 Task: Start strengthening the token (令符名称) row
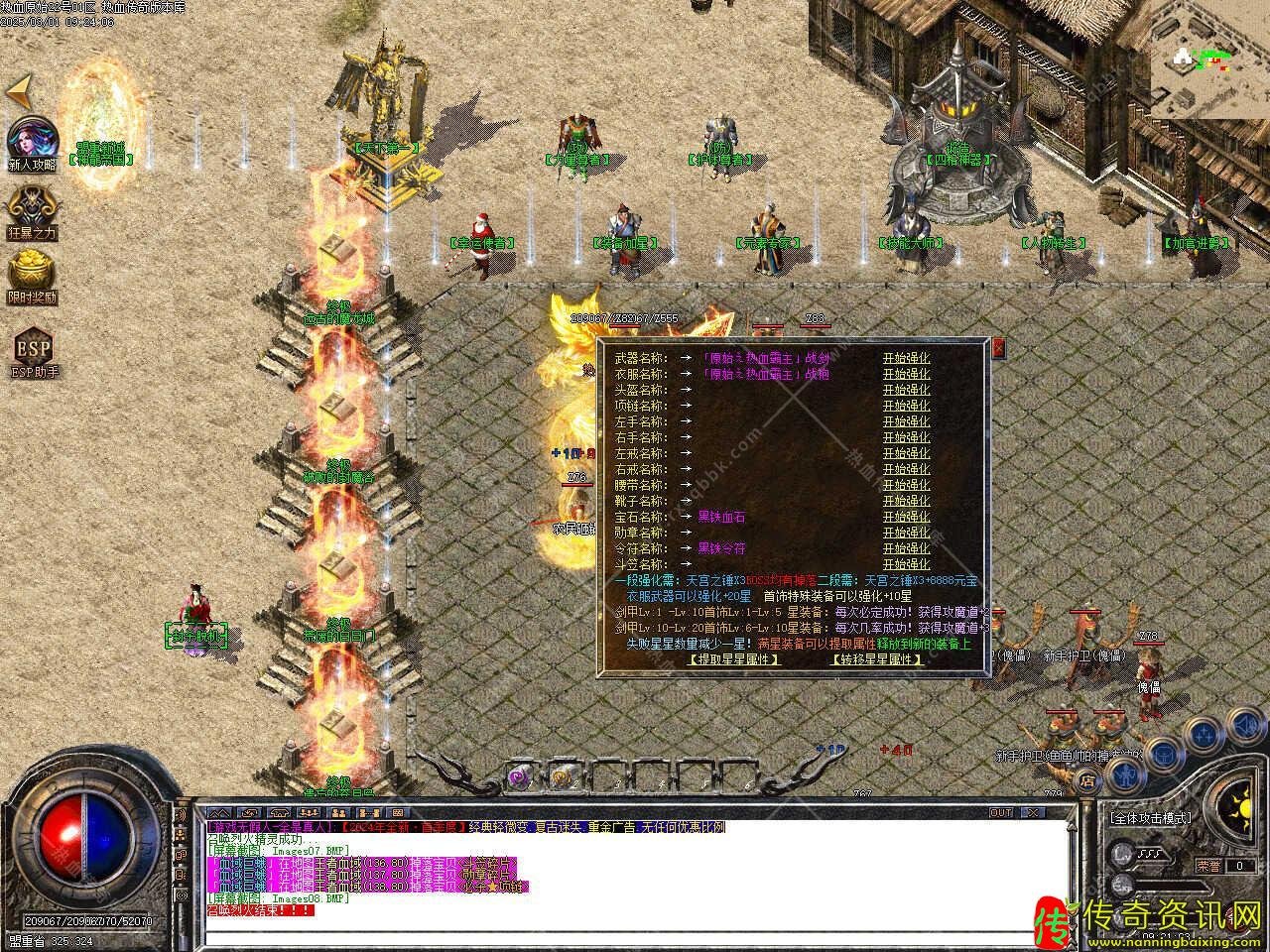[x=906, y=548]
